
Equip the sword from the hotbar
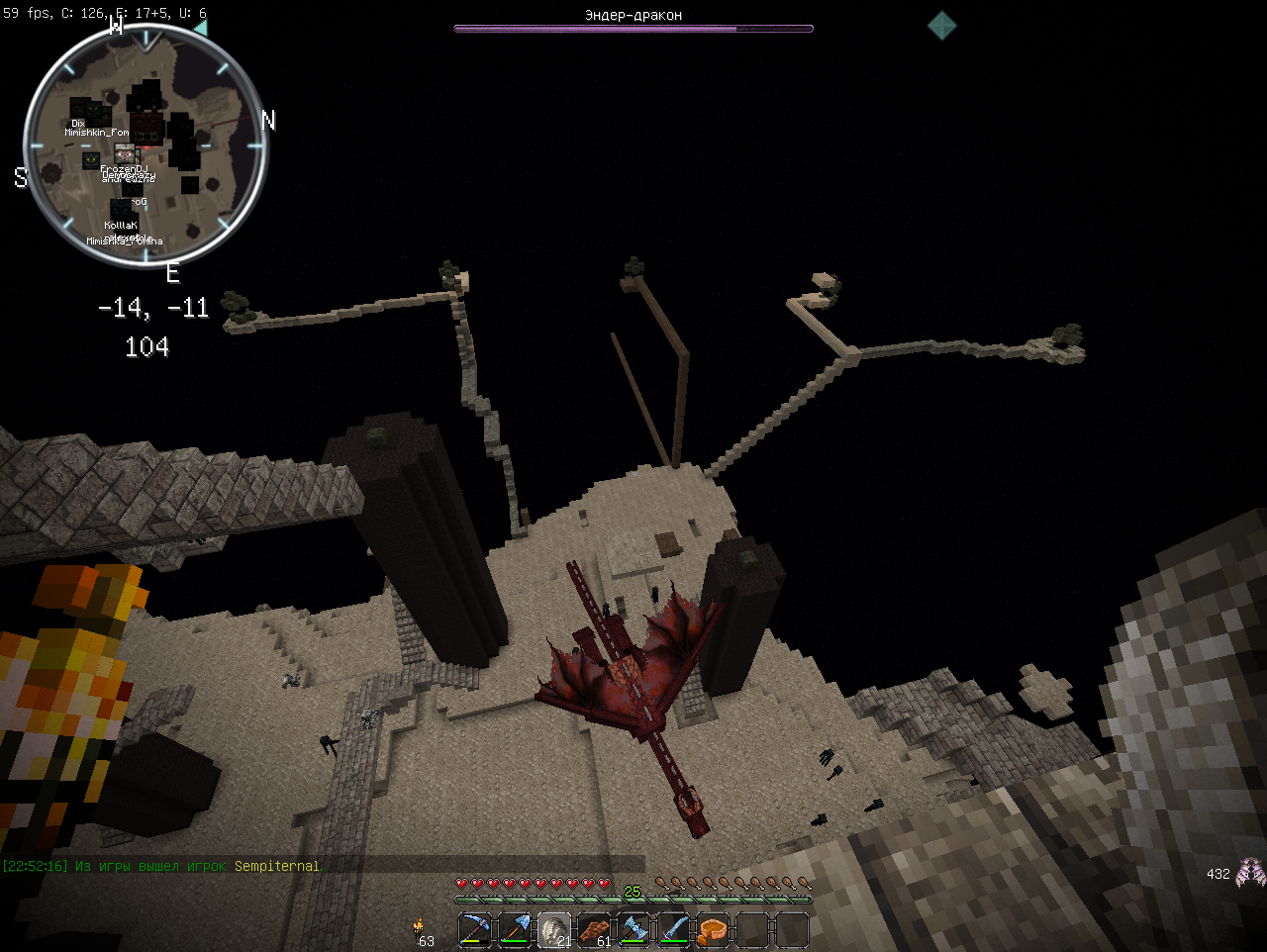673,930
